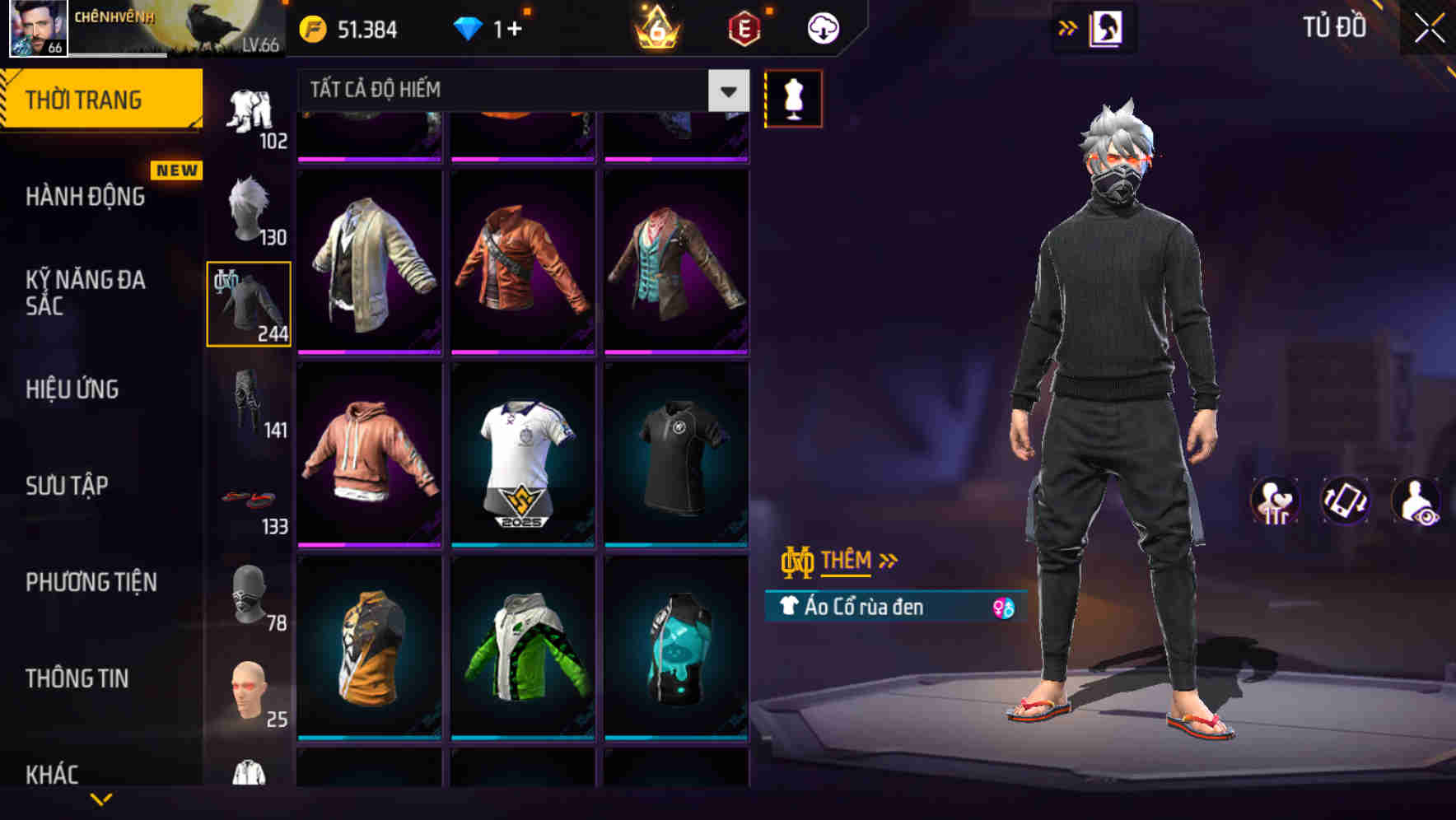The height and width of the screenshot is (820, 1456).
Task: Open the mannequin preset icon
Action: pos(793,98)
